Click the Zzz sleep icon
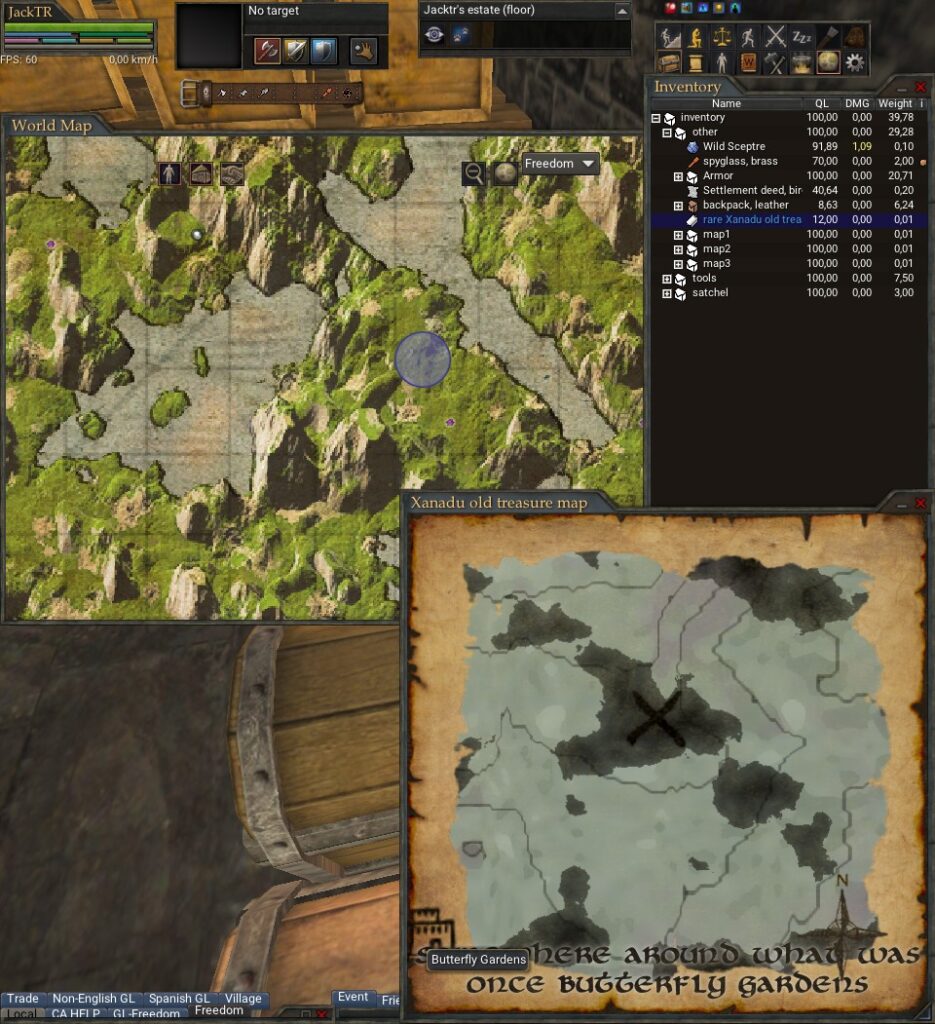This screenshot has height=1024, width=935. click(x=802, y=37)
